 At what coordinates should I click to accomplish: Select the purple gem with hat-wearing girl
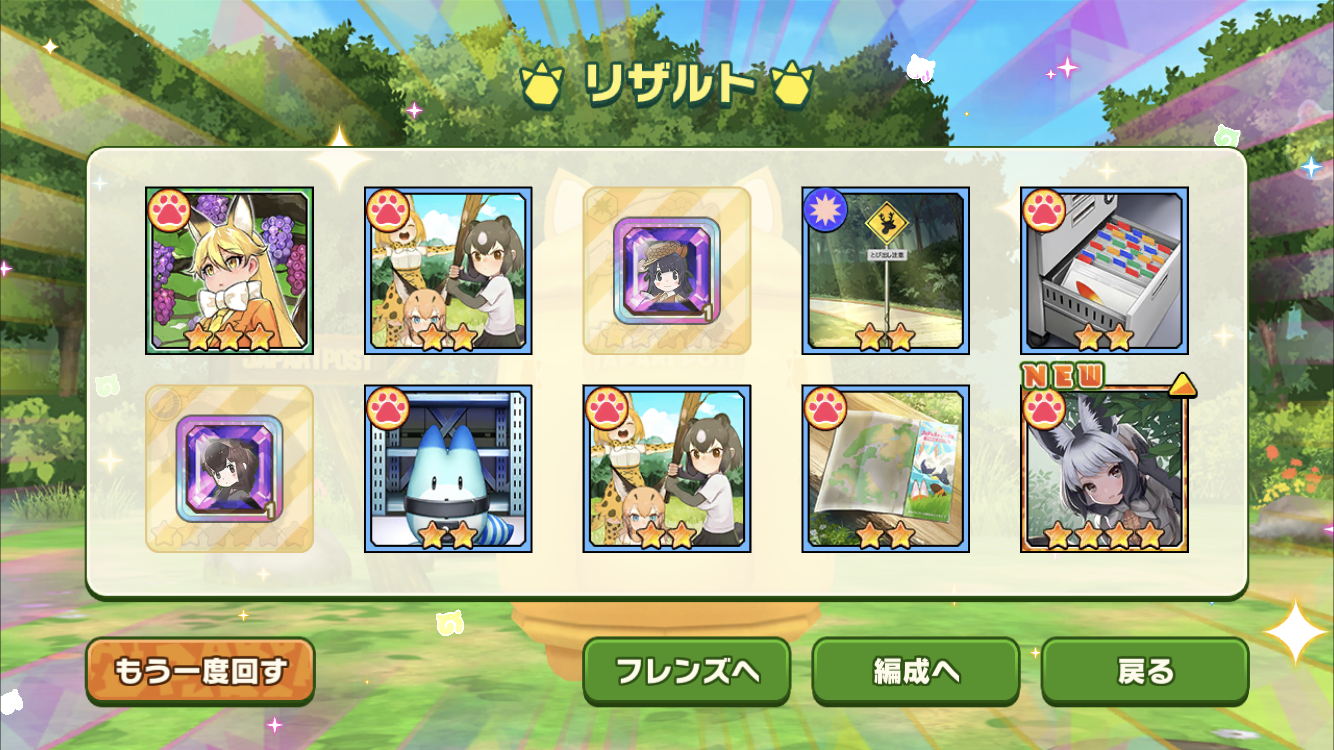click(667, 270)
